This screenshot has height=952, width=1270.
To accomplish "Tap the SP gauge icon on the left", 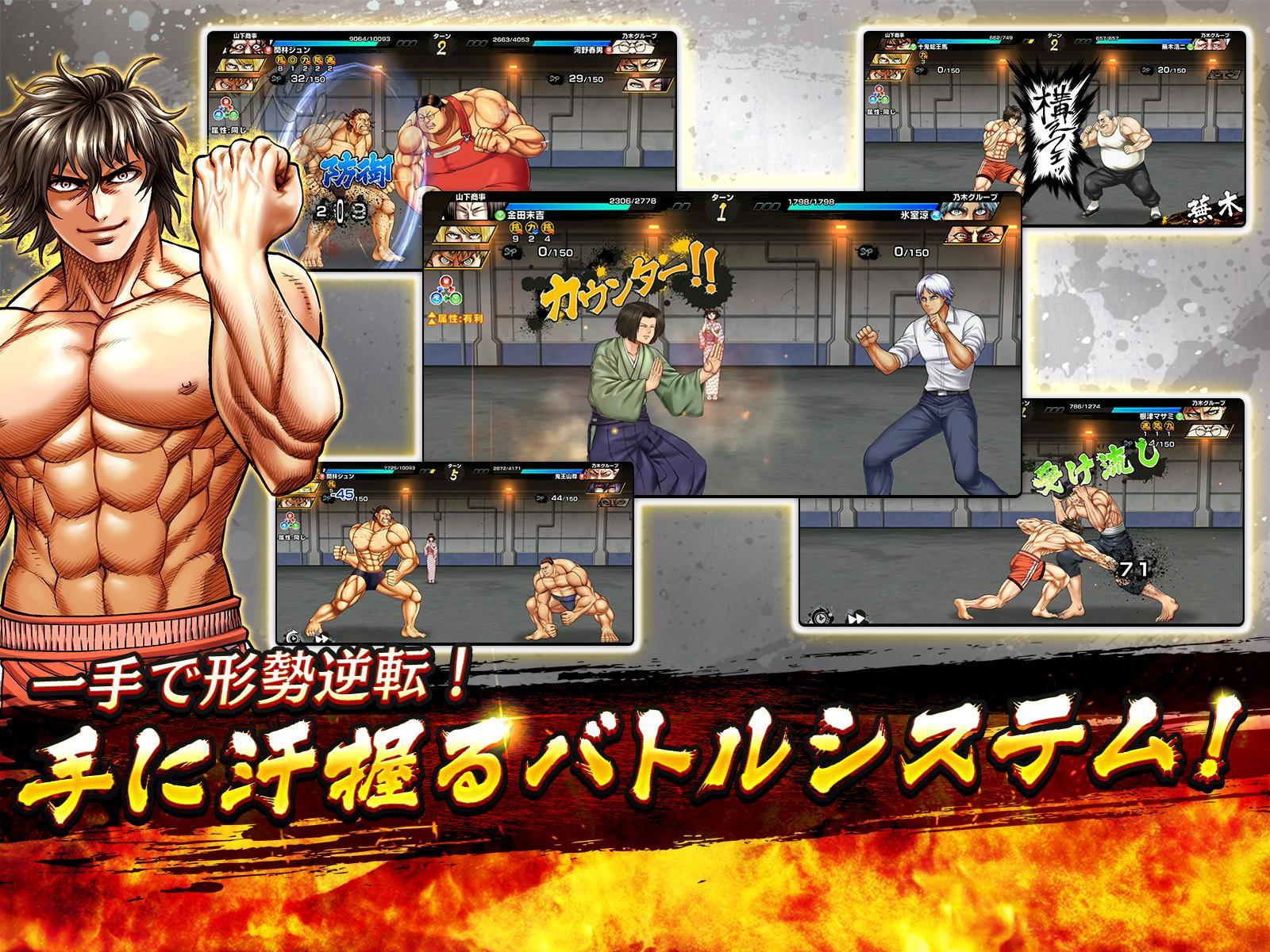I will click(x=510, y=251).
